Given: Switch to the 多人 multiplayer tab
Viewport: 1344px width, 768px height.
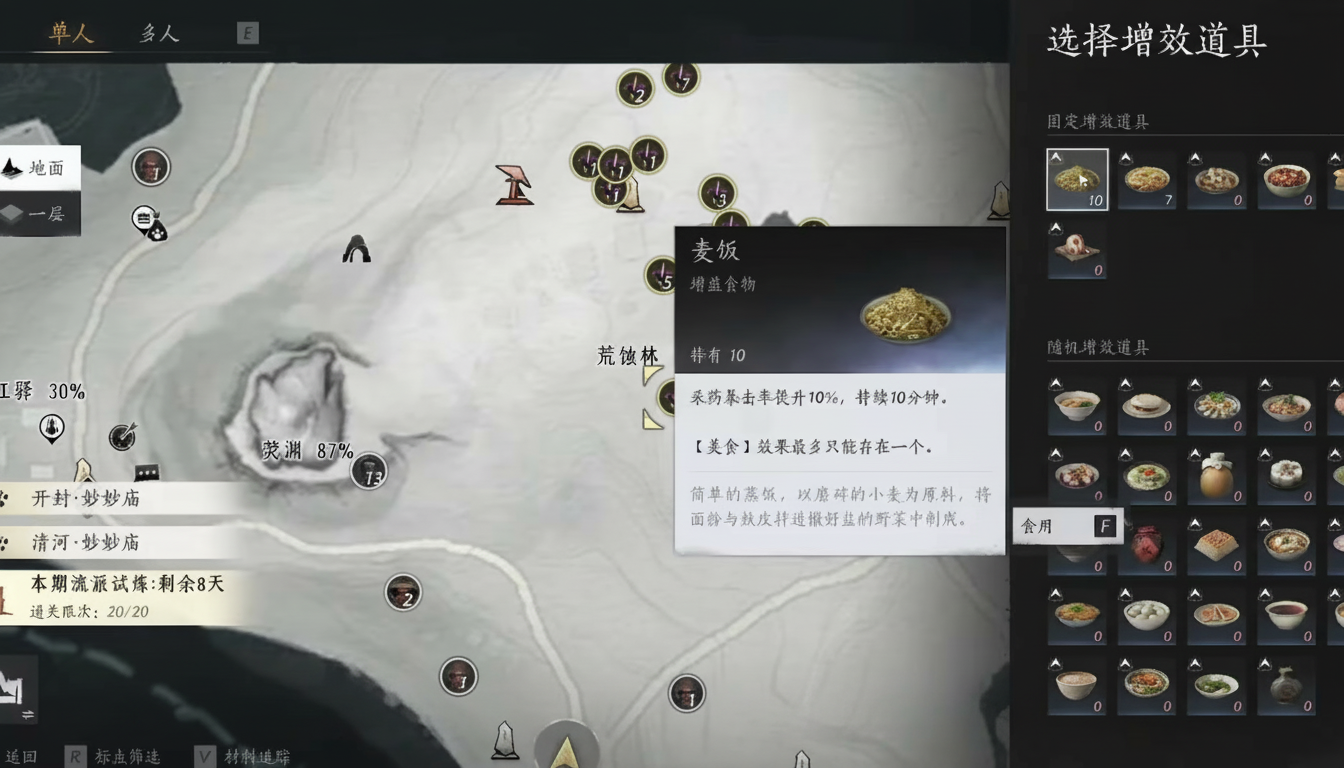Looking at the screenshot, I should [158, 32].
